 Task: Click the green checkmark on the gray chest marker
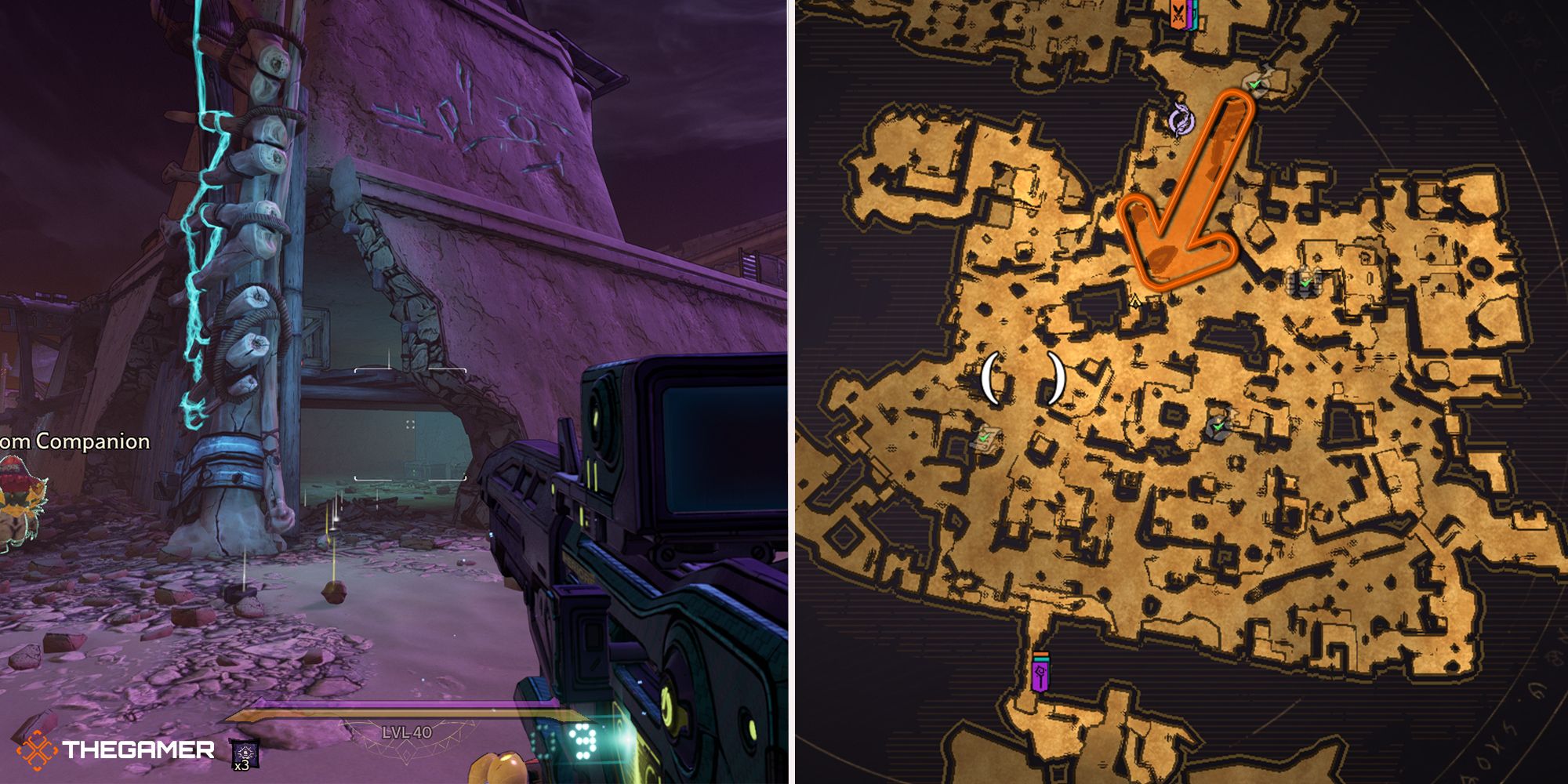pos(1305,284)
